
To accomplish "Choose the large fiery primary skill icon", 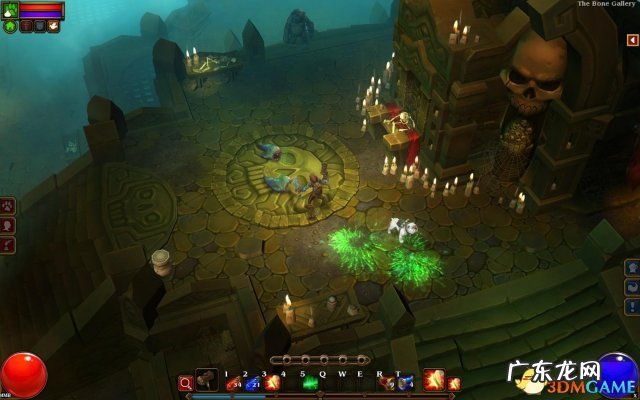I will point(433,380).
